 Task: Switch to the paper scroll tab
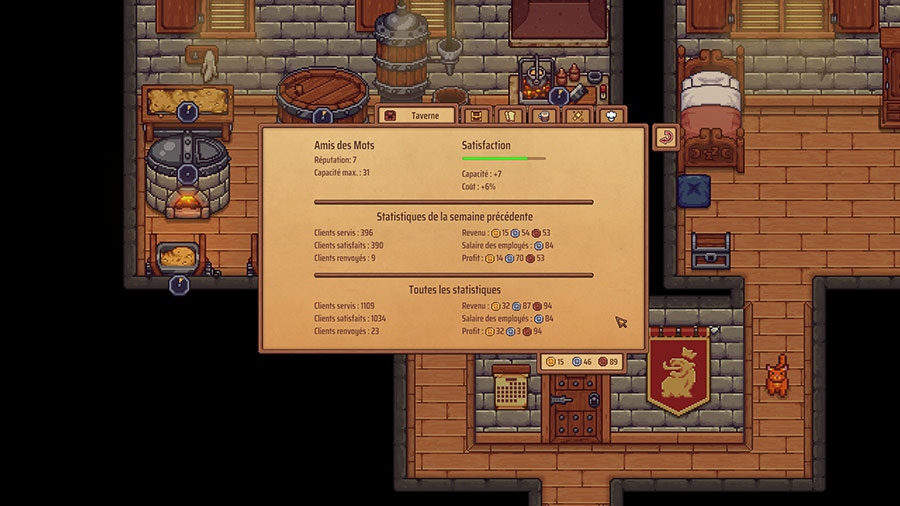point(510,116)
